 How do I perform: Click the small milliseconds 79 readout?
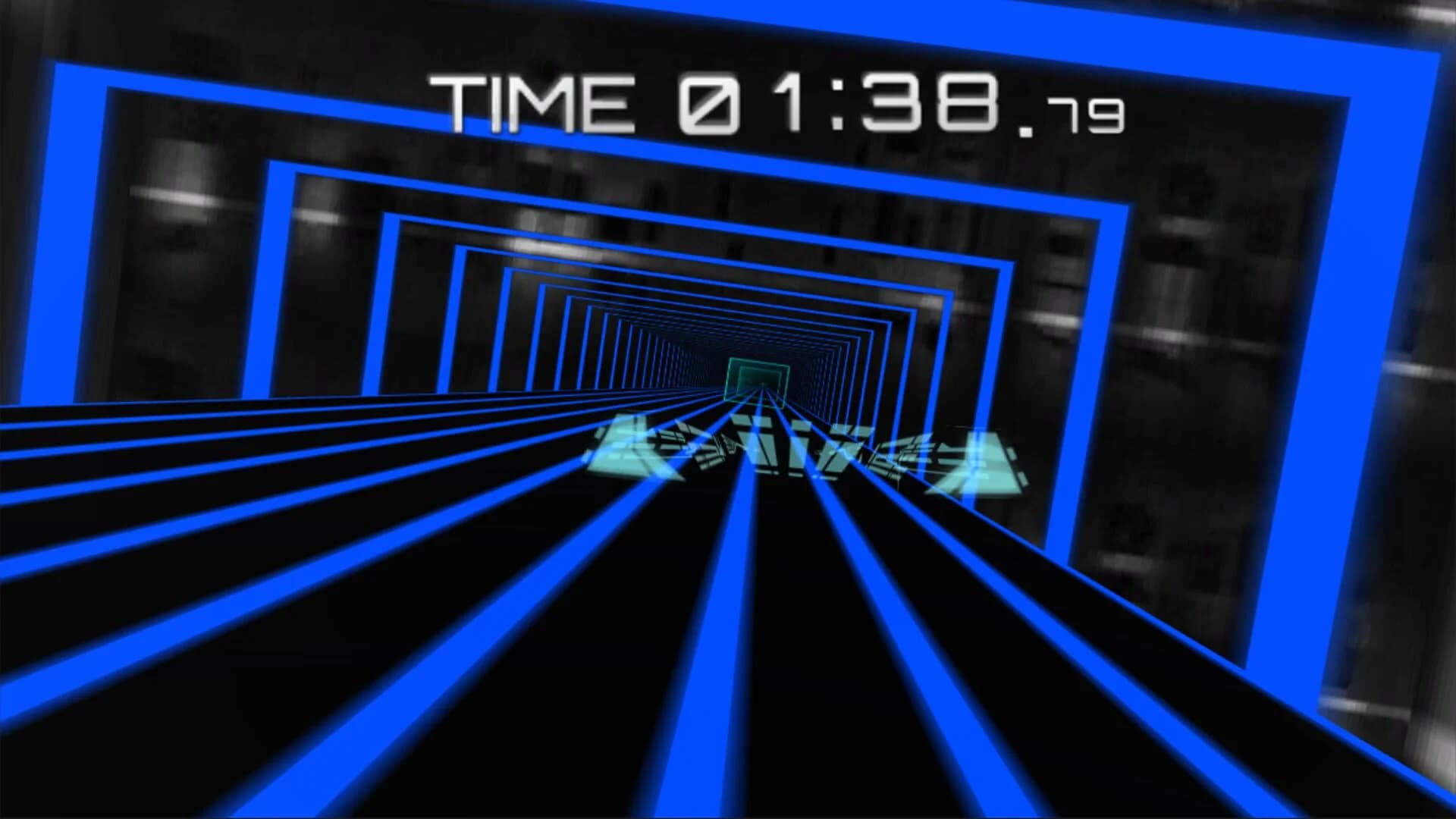(x=1084, y=118)
